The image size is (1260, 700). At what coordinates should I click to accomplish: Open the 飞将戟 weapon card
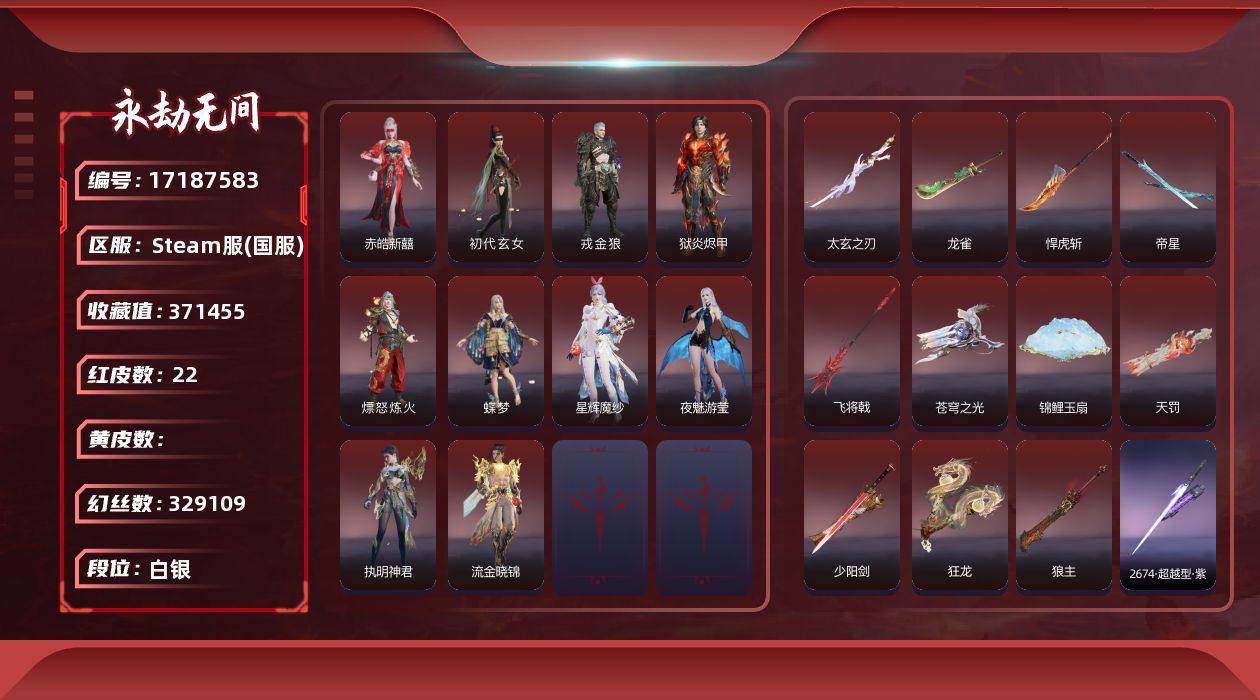coord(852,351)
